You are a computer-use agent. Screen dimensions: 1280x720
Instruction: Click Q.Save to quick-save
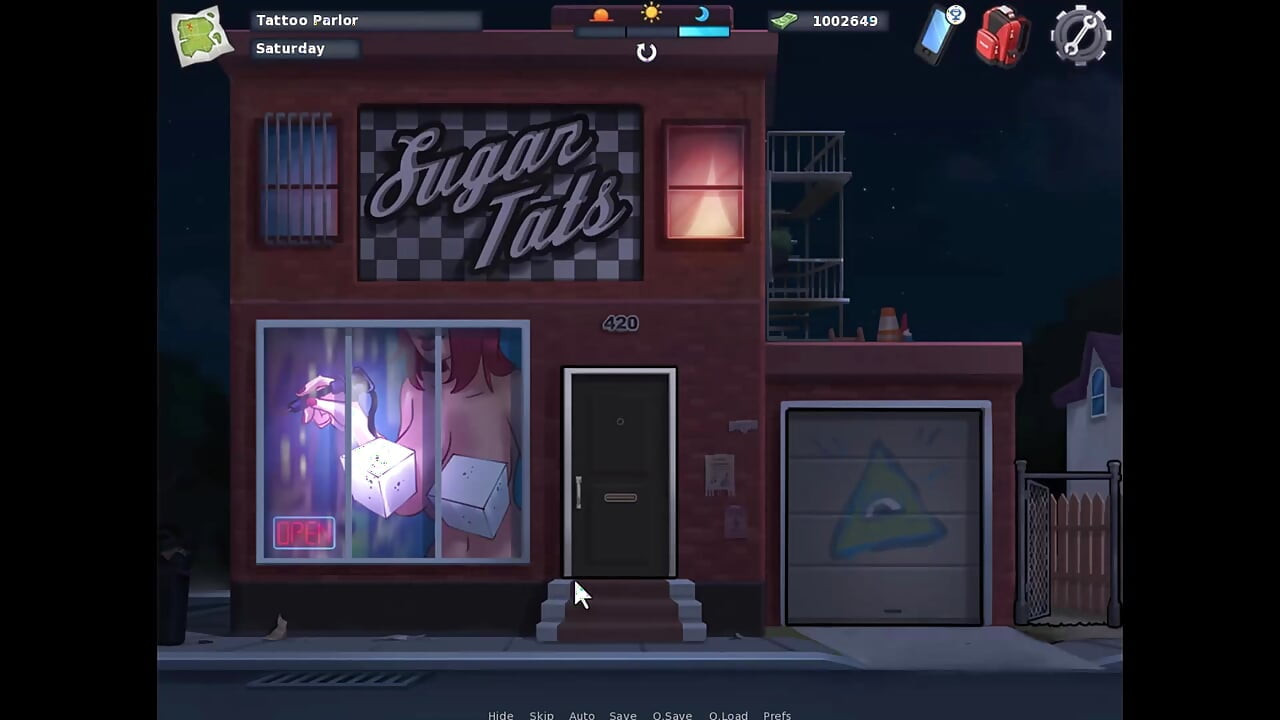click(672, 715)
